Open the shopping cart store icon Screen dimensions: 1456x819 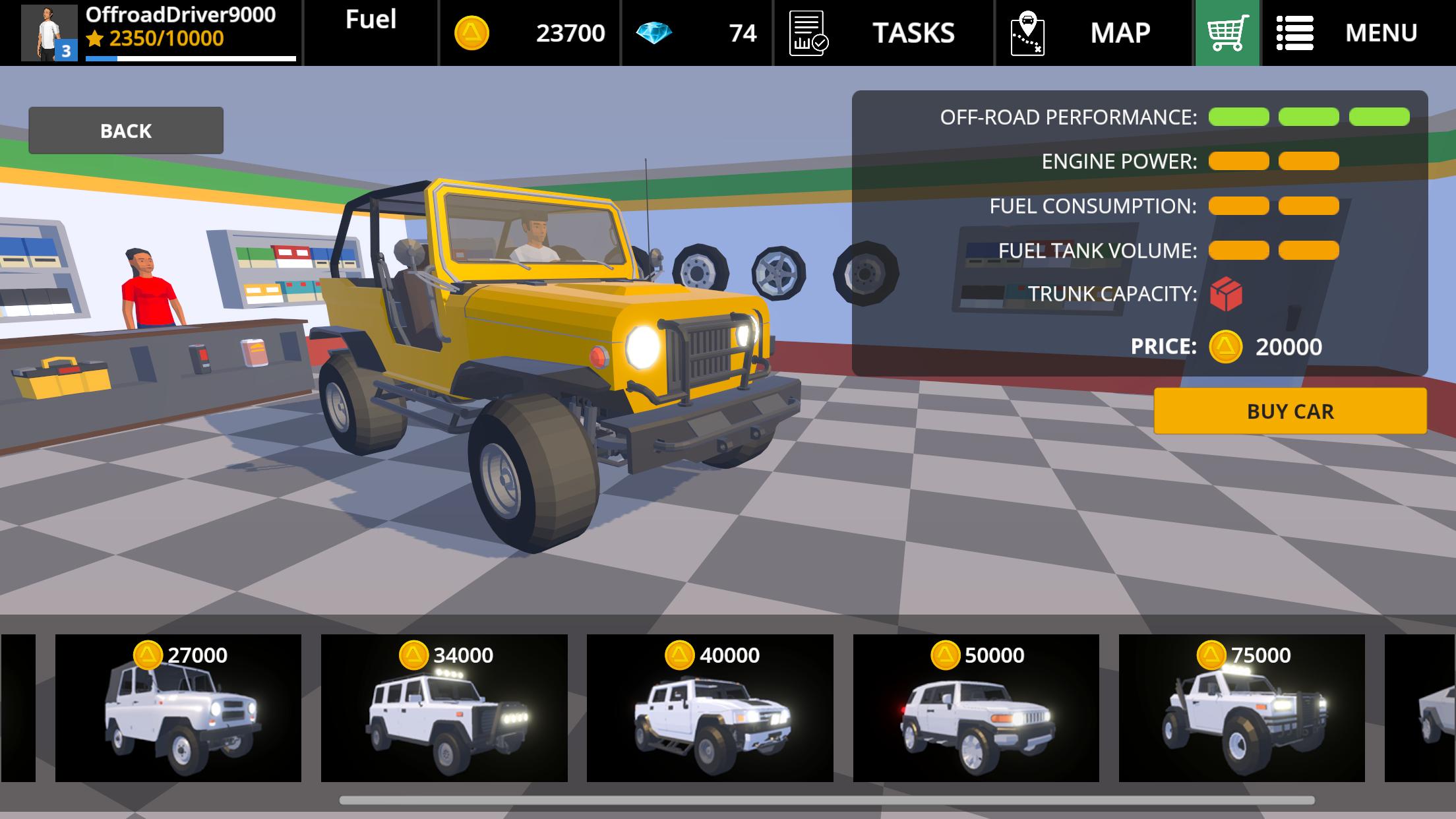(1224, 32)
